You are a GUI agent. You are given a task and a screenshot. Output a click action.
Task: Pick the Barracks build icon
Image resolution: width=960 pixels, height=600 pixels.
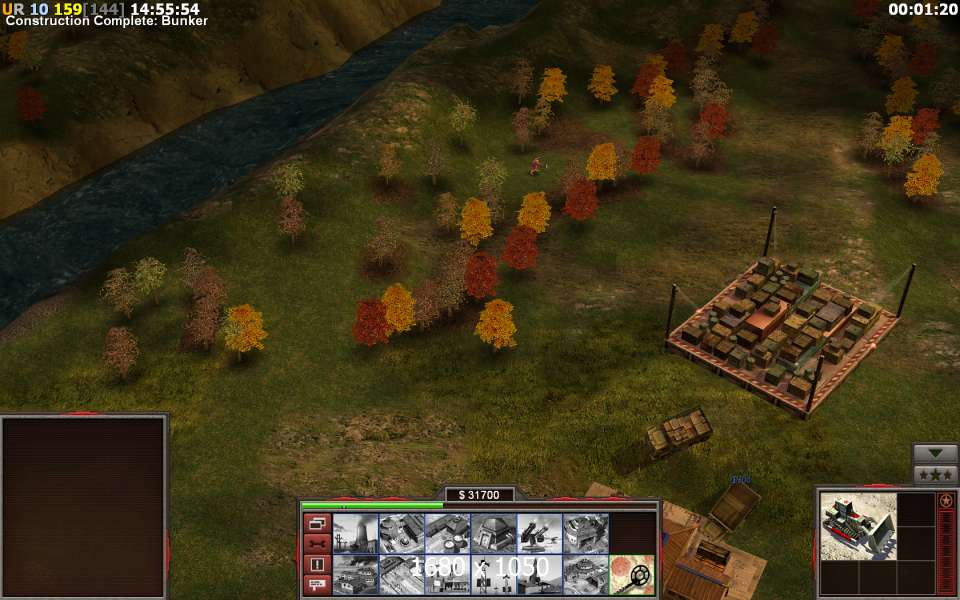[401, 533]
